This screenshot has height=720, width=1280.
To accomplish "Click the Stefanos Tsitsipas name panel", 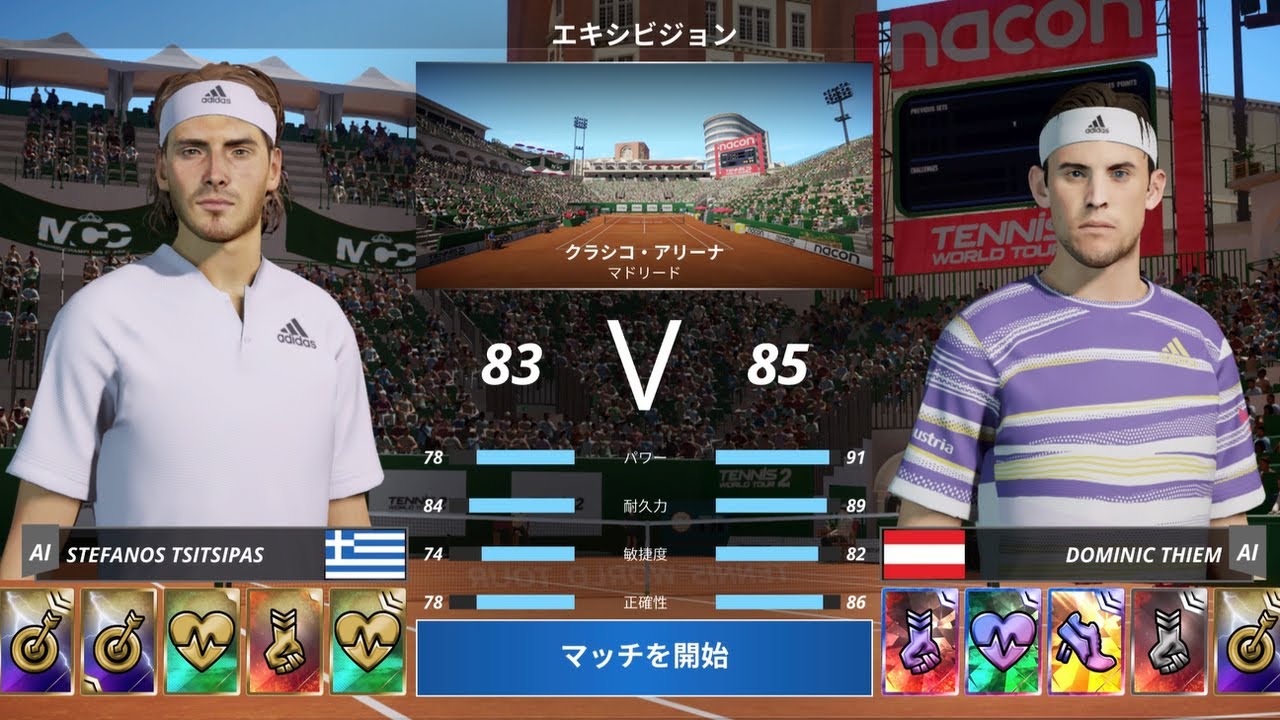I will pos(190,554).
